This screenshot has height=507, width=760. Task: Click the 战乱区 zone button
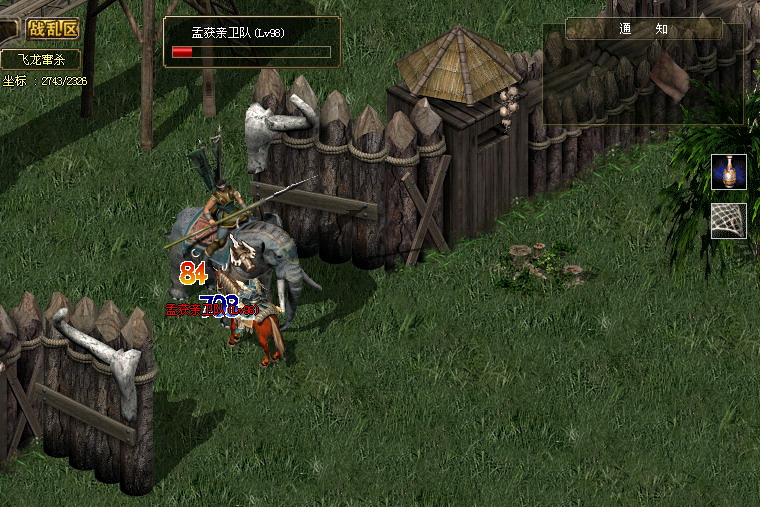[x=53, y=29]
